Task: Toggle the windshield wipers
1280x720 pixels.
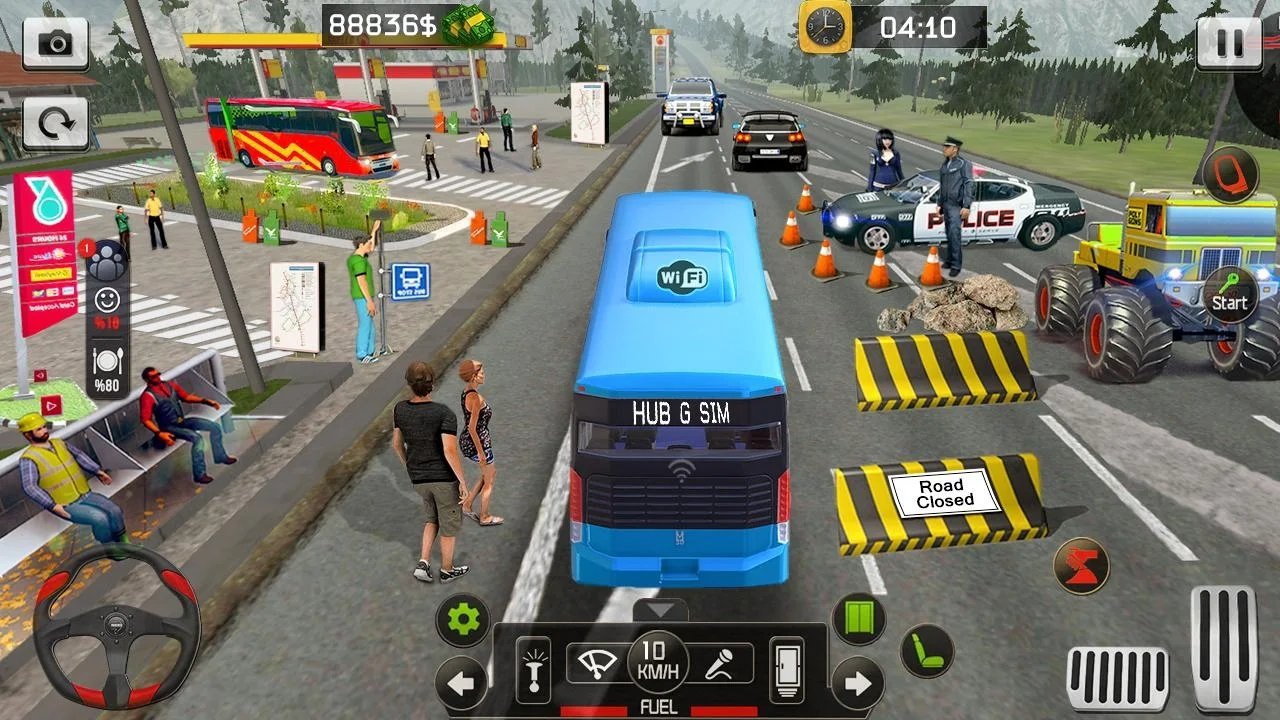Action: coord(597,664)
